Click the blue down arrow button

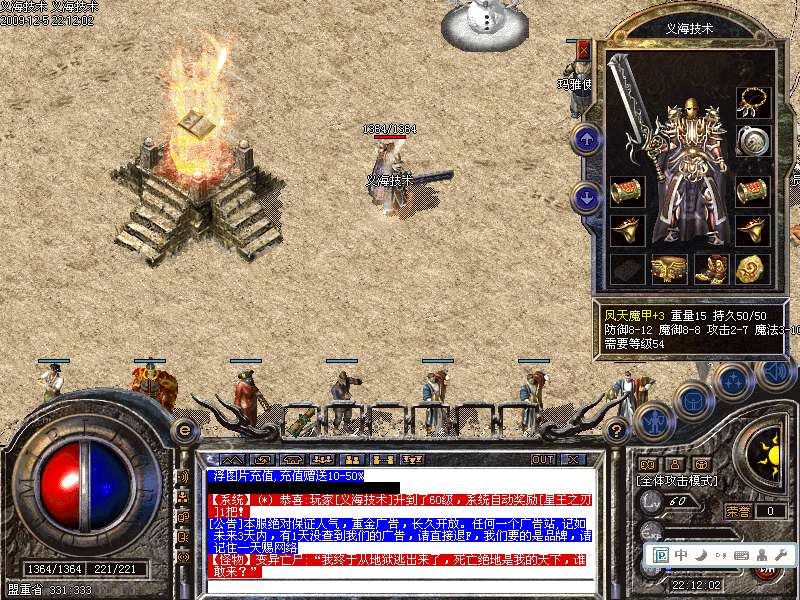(x=587, y=198)
